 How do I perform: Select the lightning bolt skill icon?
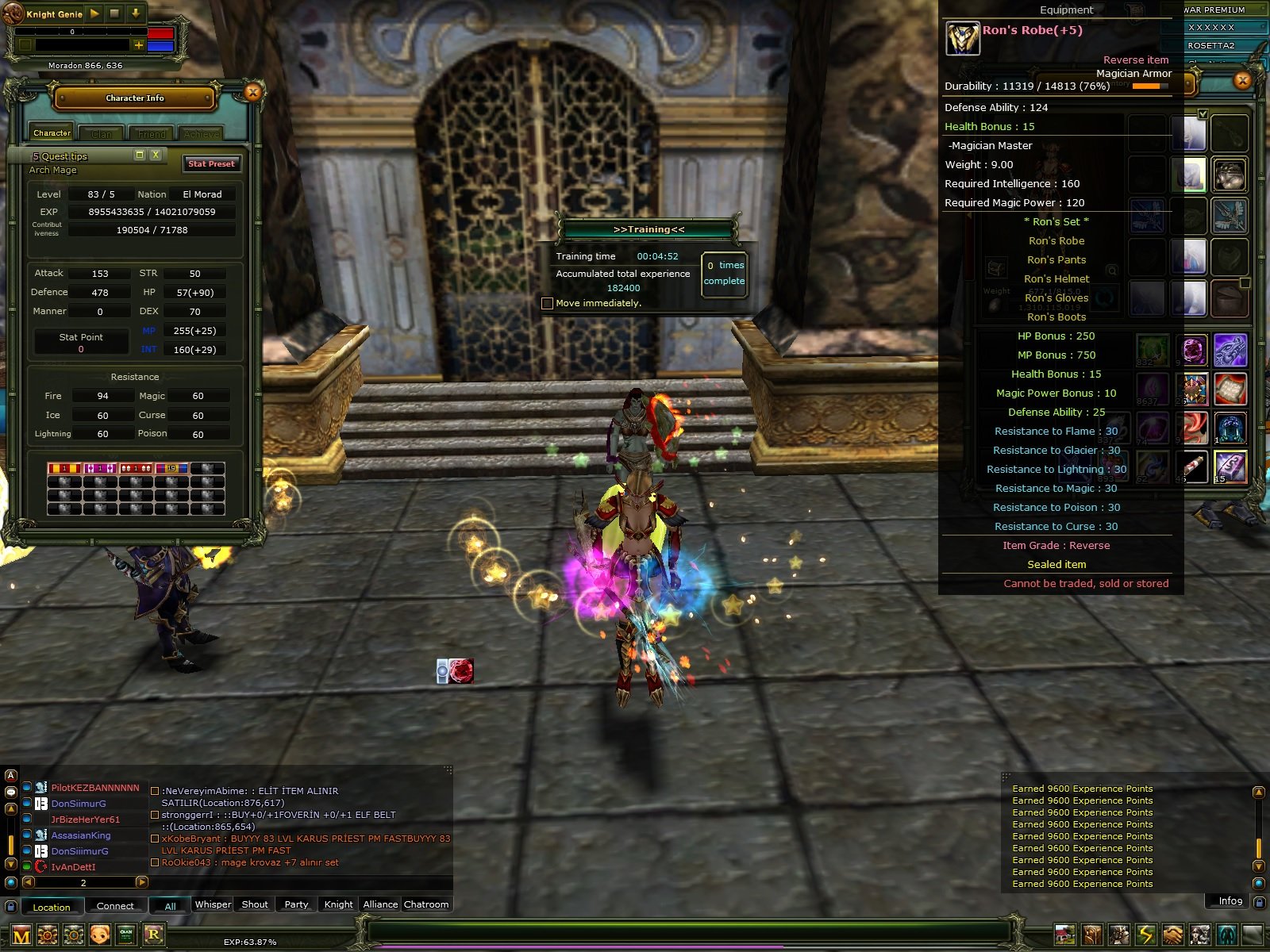(x=1145, y=934)
